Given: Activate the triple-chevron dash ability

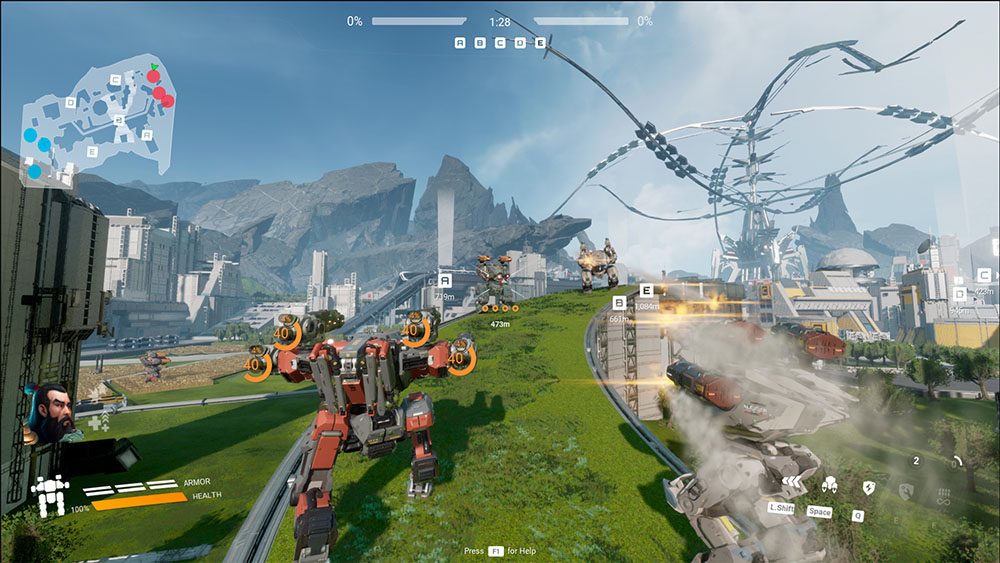Looking at the screenshot, I should point(794,484).
